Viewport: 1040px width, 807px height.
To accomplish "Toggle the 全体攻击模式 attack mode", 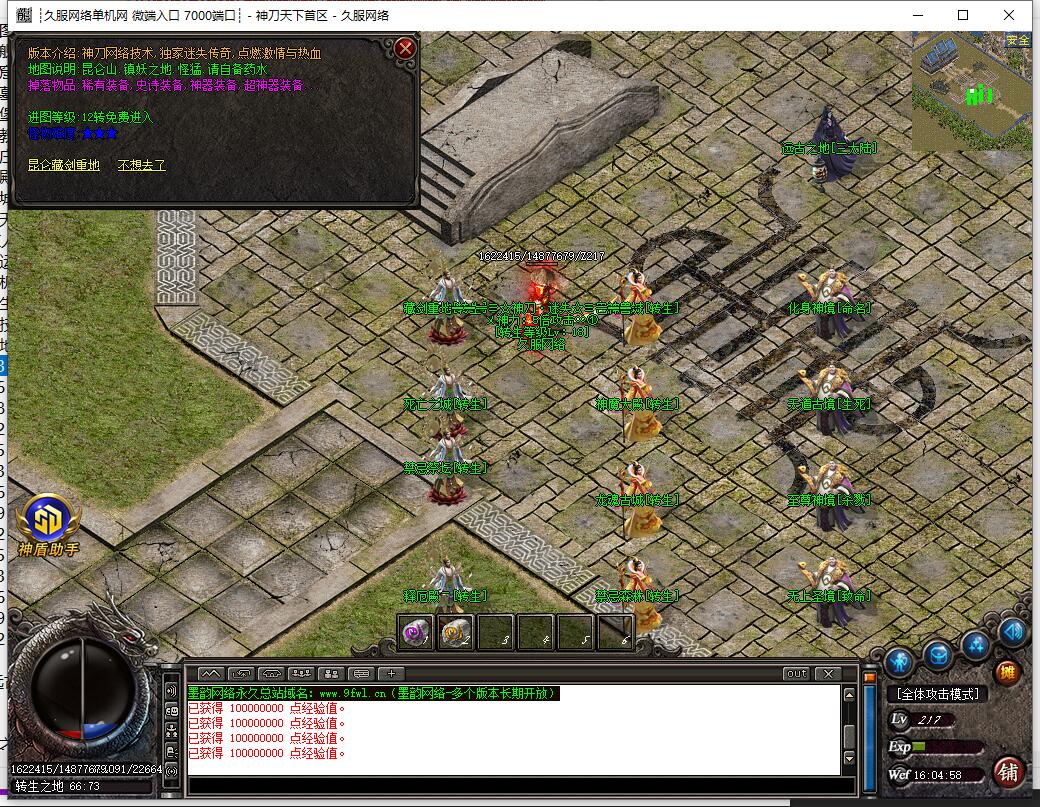I will pos(938,693).
